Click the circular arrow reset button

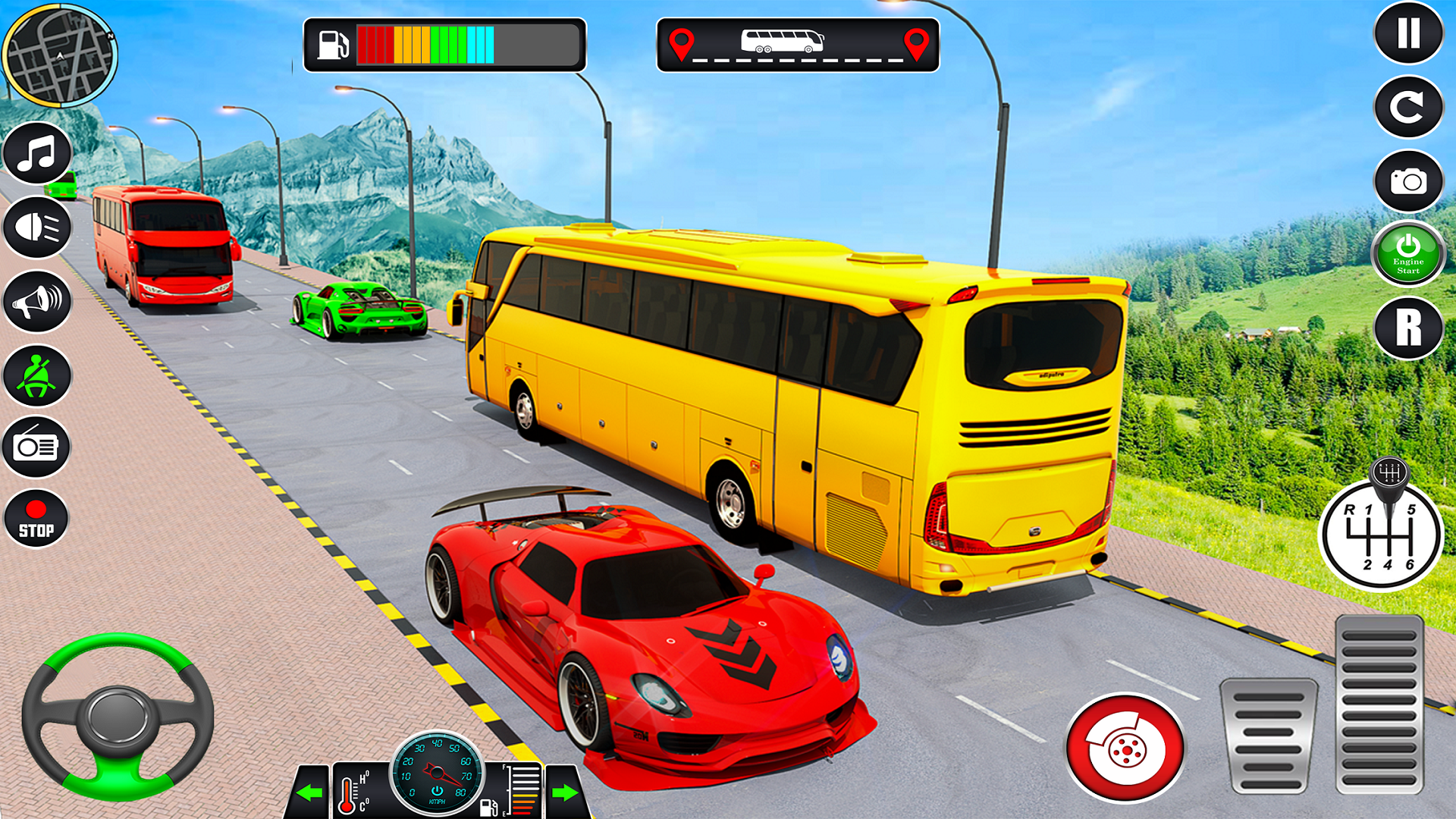click(1408, 107)
